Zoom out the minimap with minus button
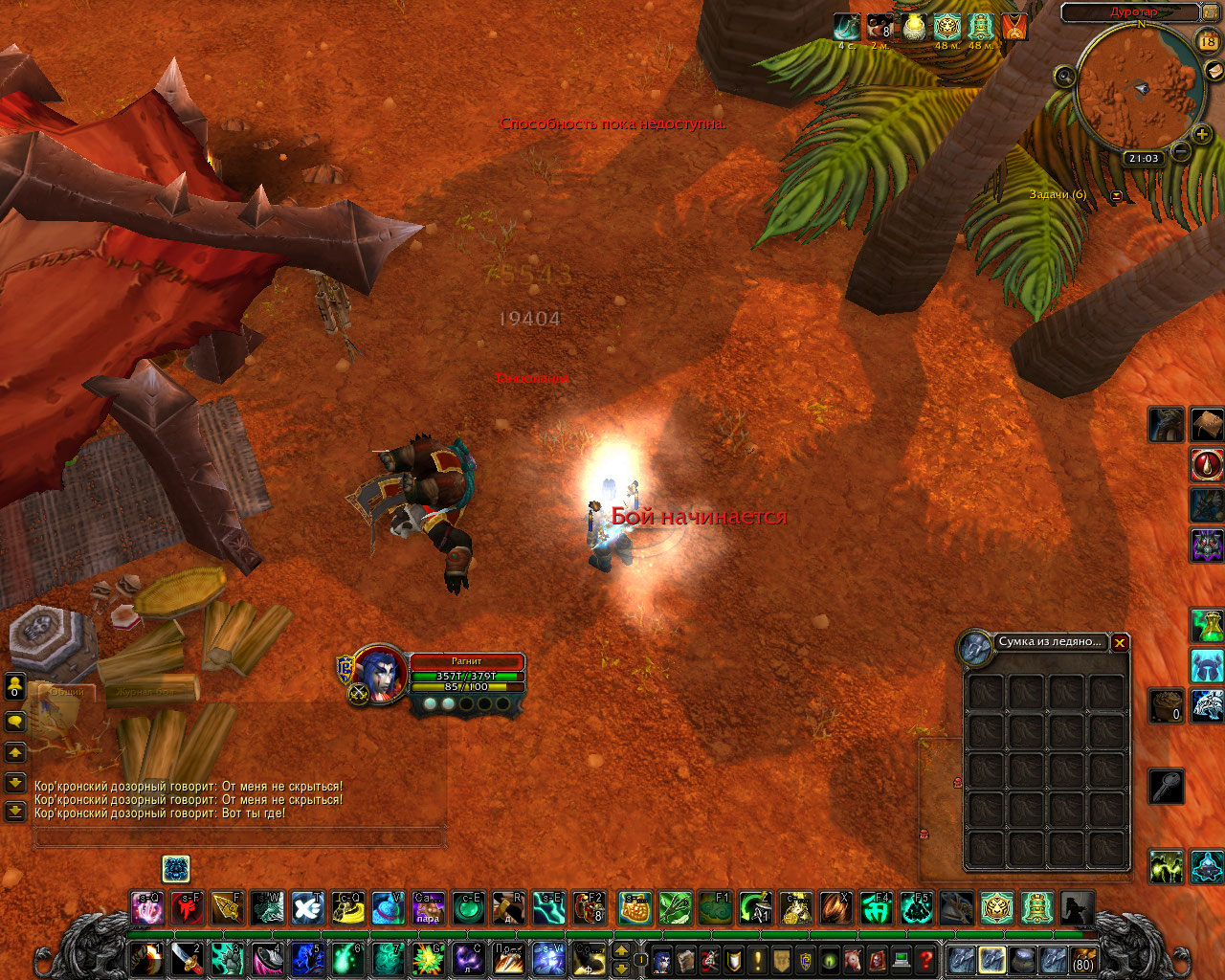 tap(1181, 151)
